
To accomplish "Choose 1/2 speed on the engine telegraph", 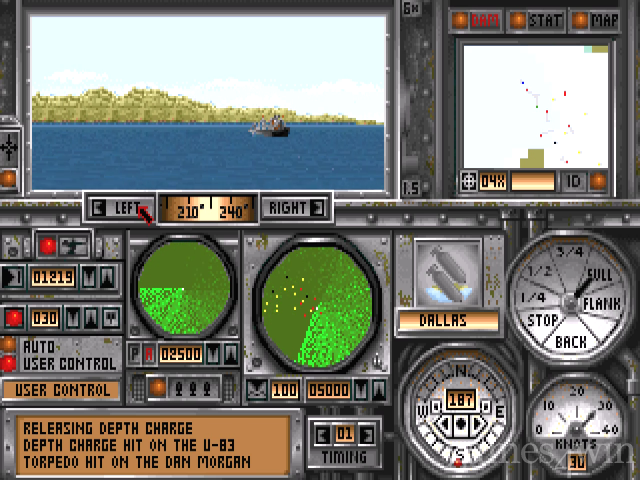I will tap(540, 272).
